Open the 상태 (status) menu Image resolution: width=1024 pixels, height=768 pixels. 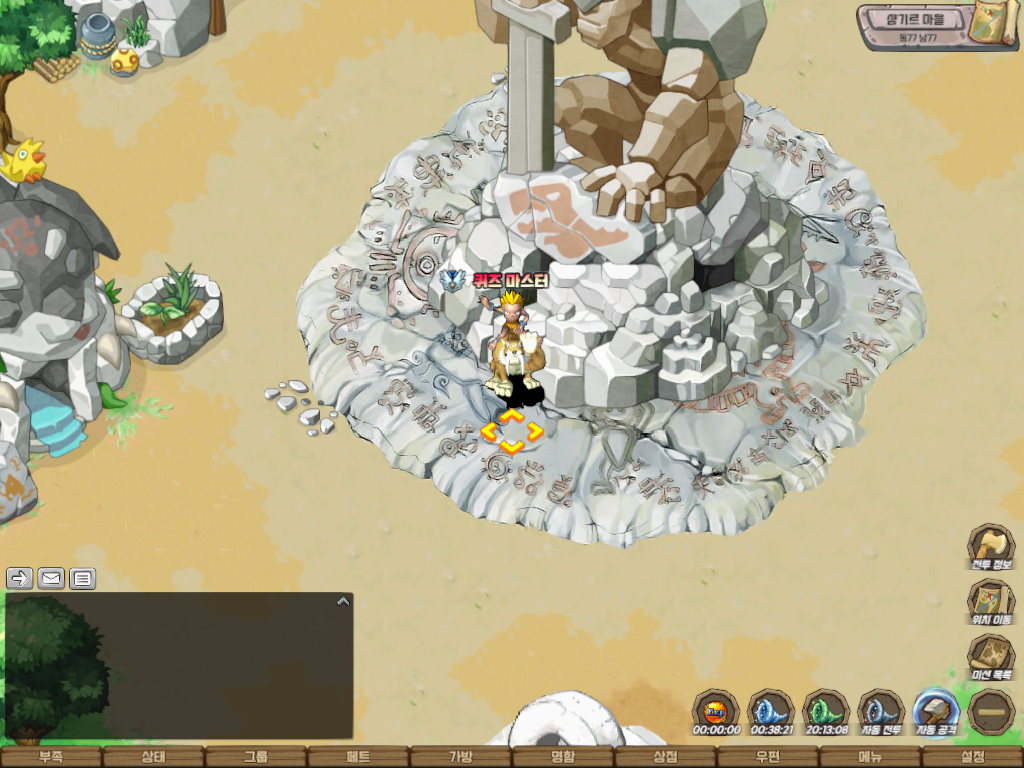153,757
